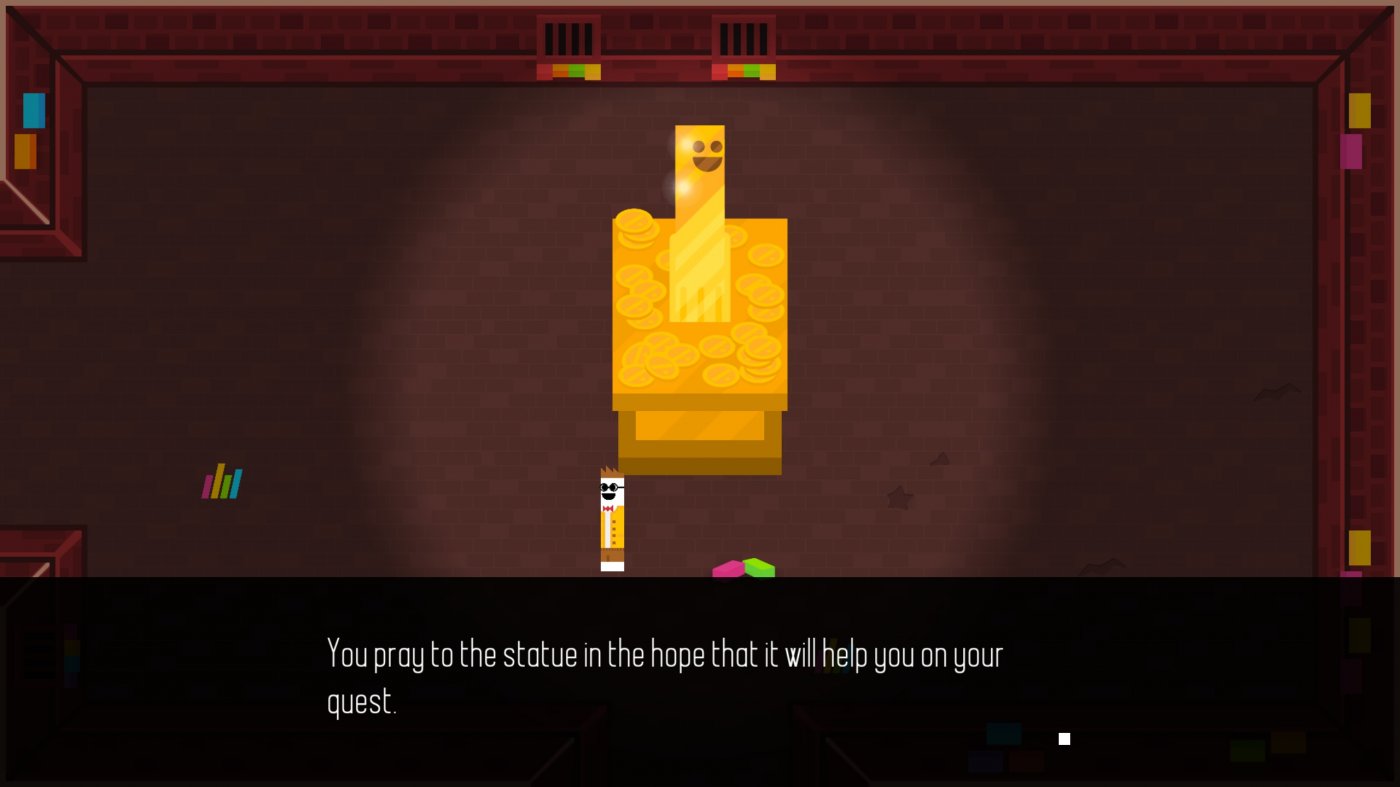Click the player character wearing sunglasses
The height and width of the screenshot is (787, 1400).
pyautogui.click(x=610, y=520)
